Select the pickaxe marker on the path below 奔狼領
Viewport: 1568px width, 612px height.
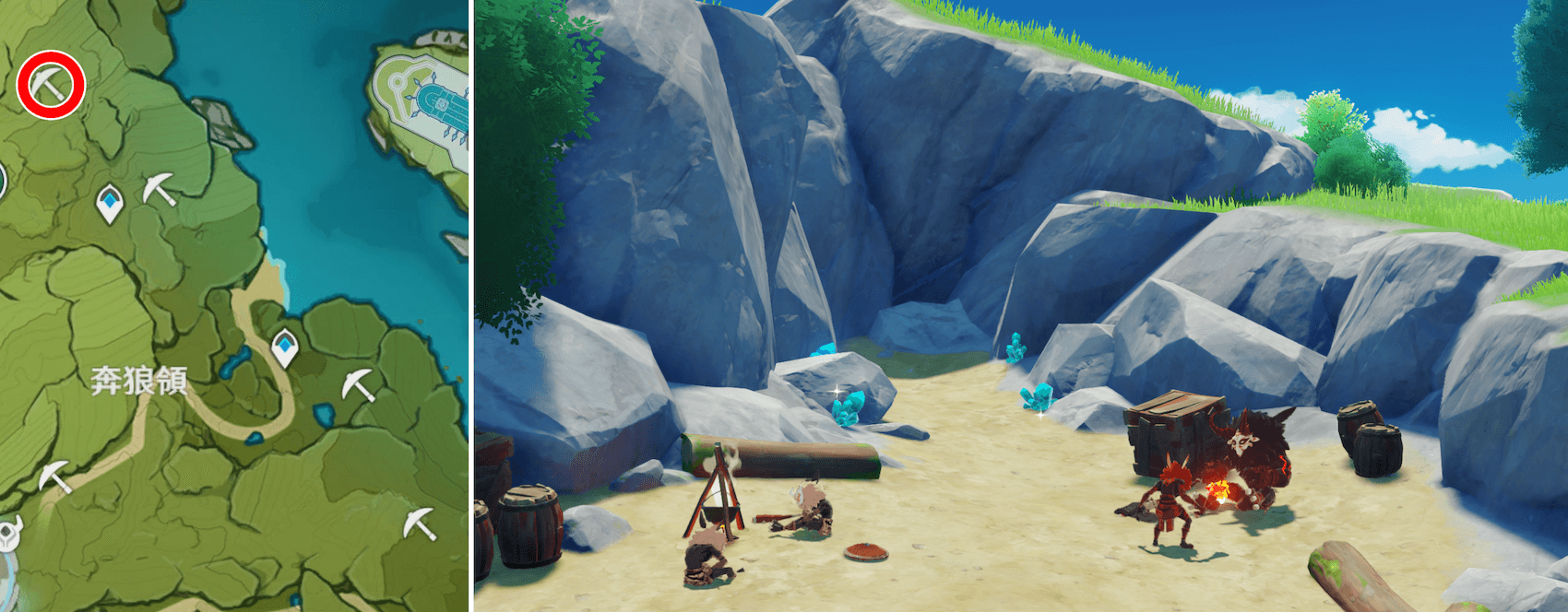[54, 476]
